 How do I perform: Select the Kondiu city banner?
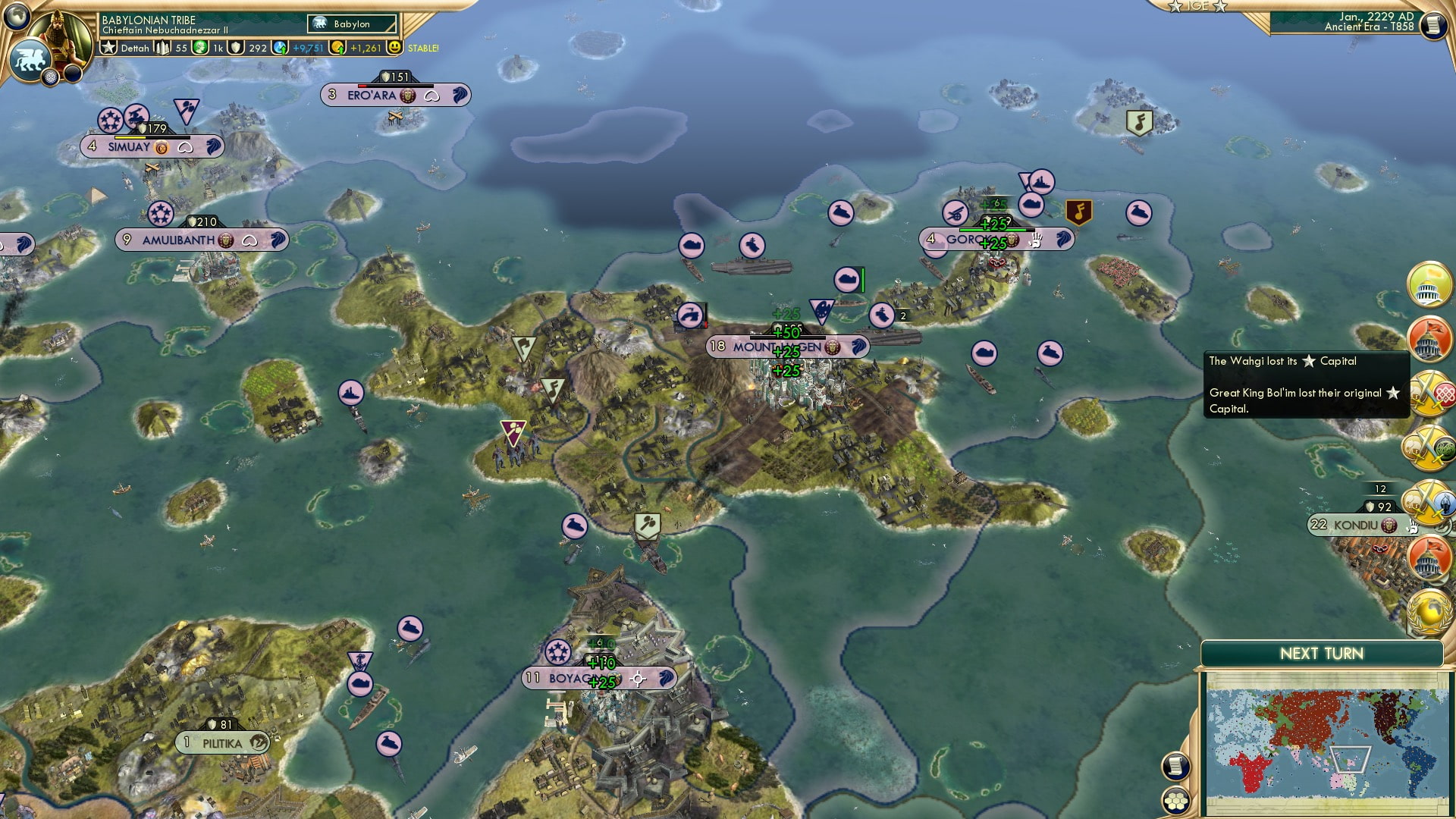(1357, 523)
